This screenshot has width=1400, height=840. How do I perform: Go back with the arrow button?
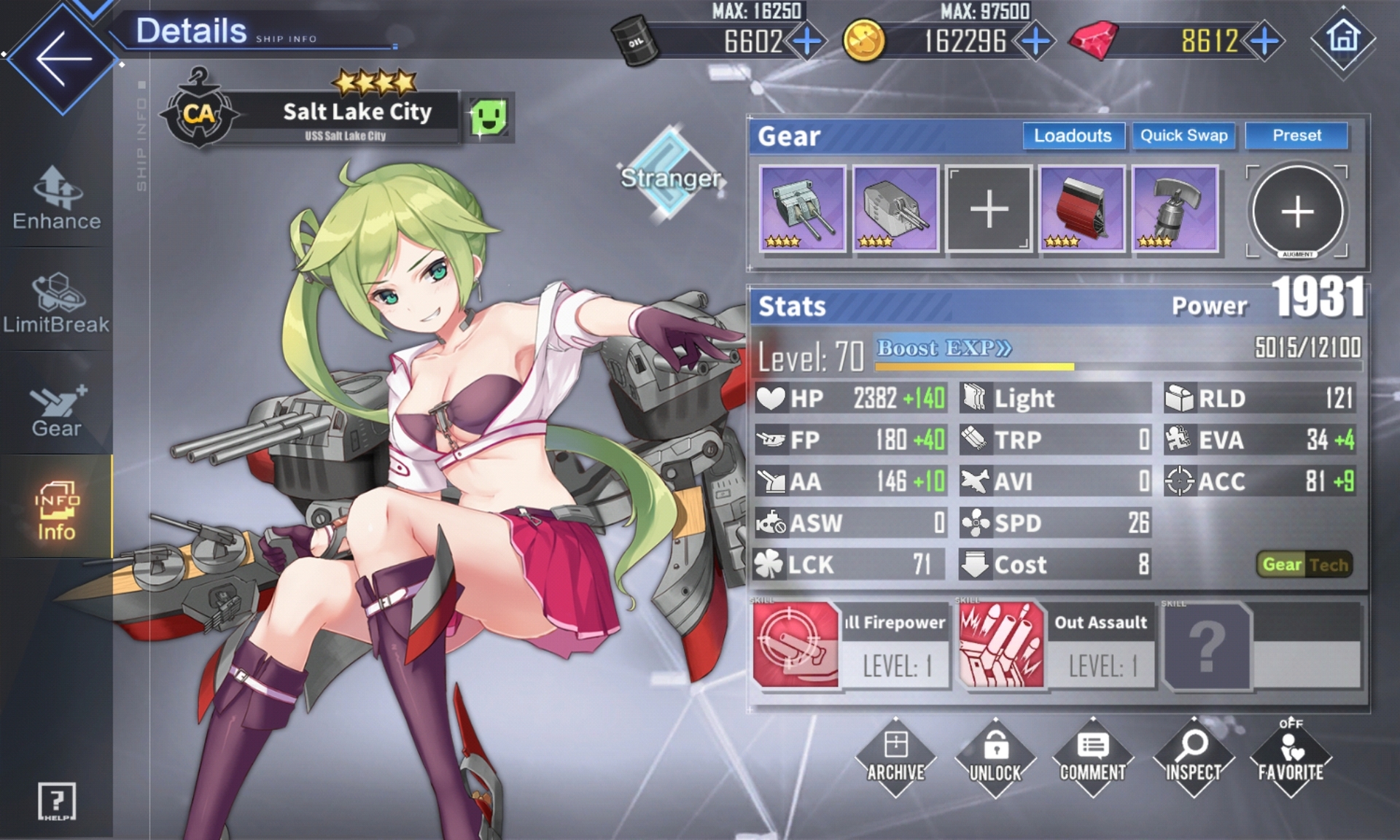[63, 59]
